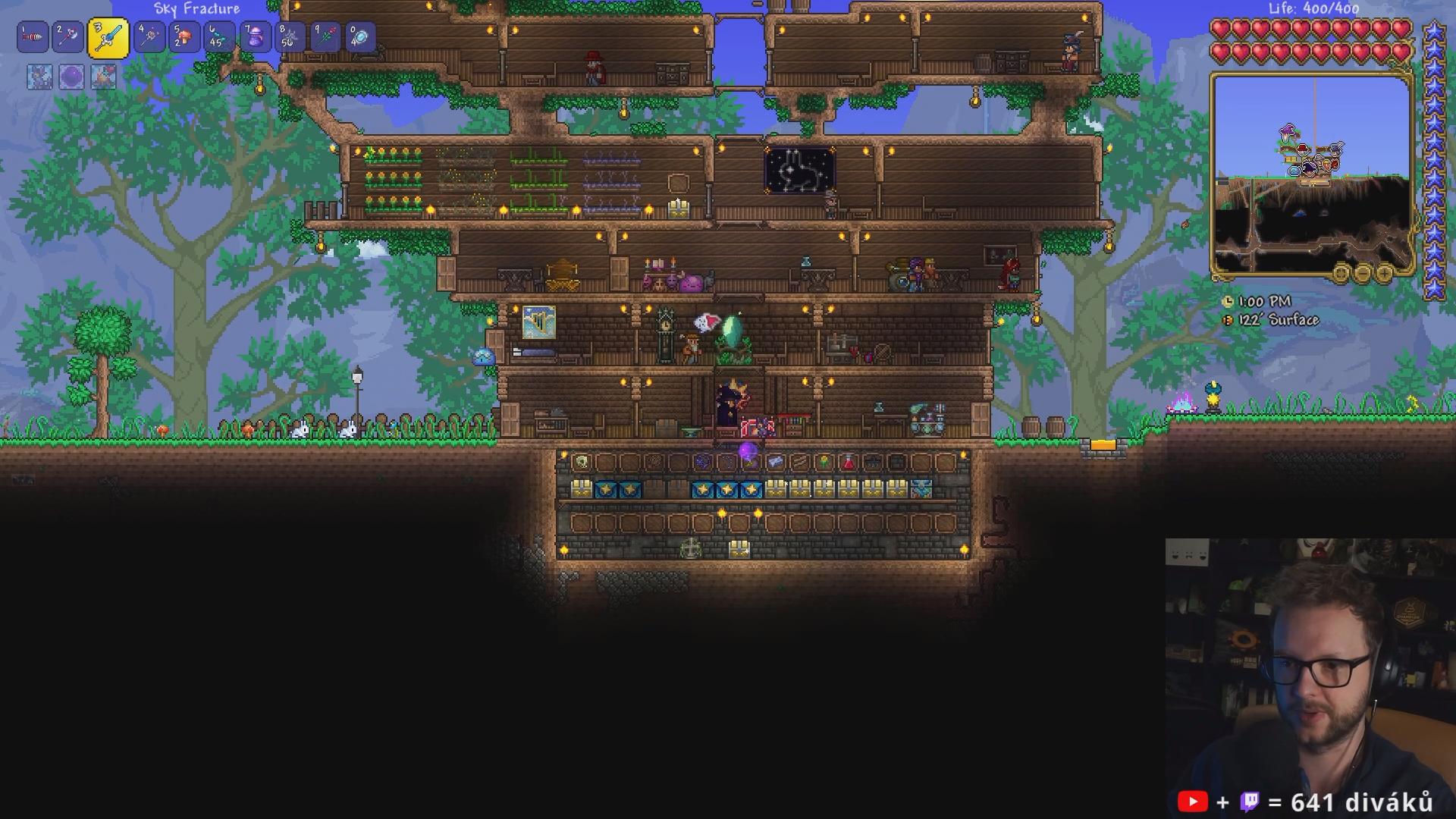Image resolution: width=1456 pixels, height=819 pixels.
Task: Click the purple mushroom NPC marker on minimap
Action: [x=1288, y=132]
